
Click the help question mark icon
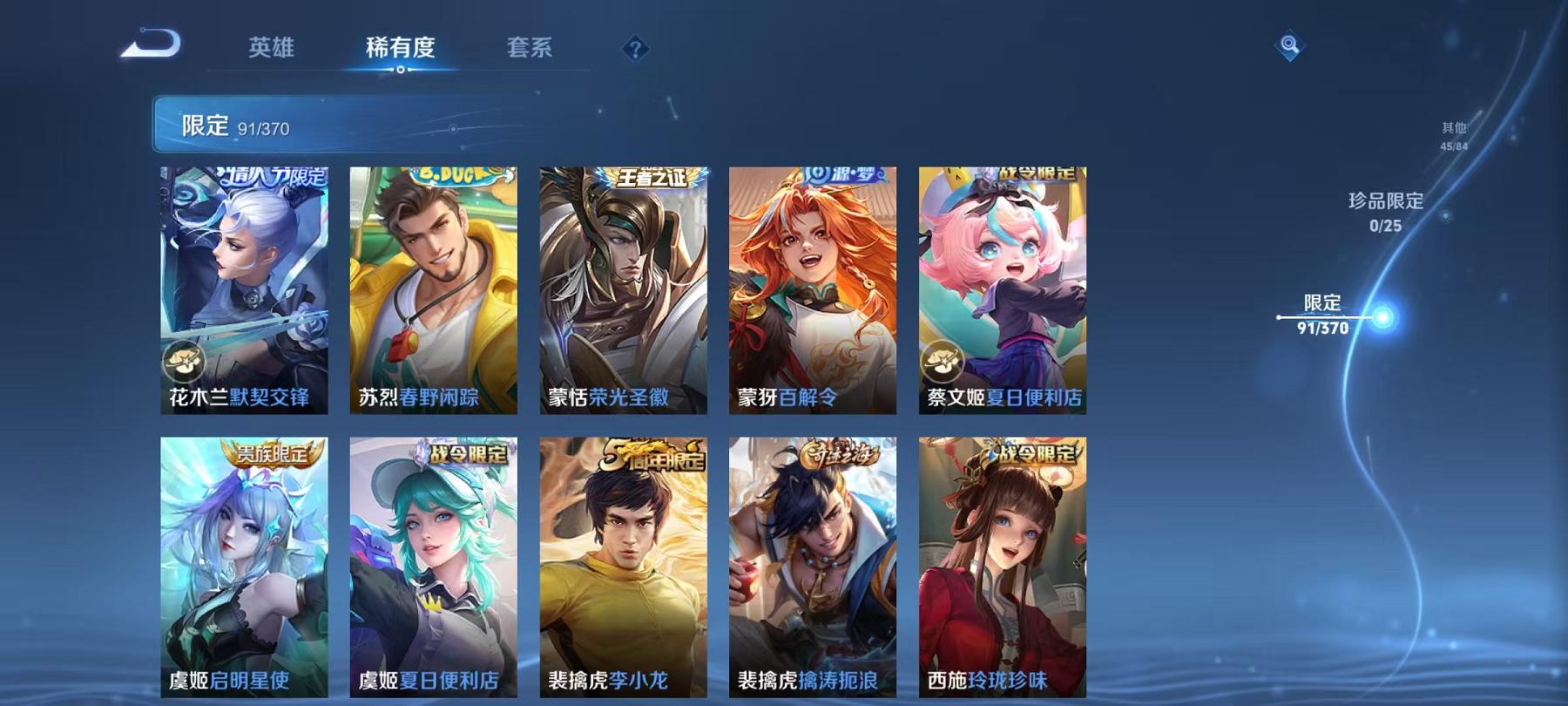click(x=634, y=50)
